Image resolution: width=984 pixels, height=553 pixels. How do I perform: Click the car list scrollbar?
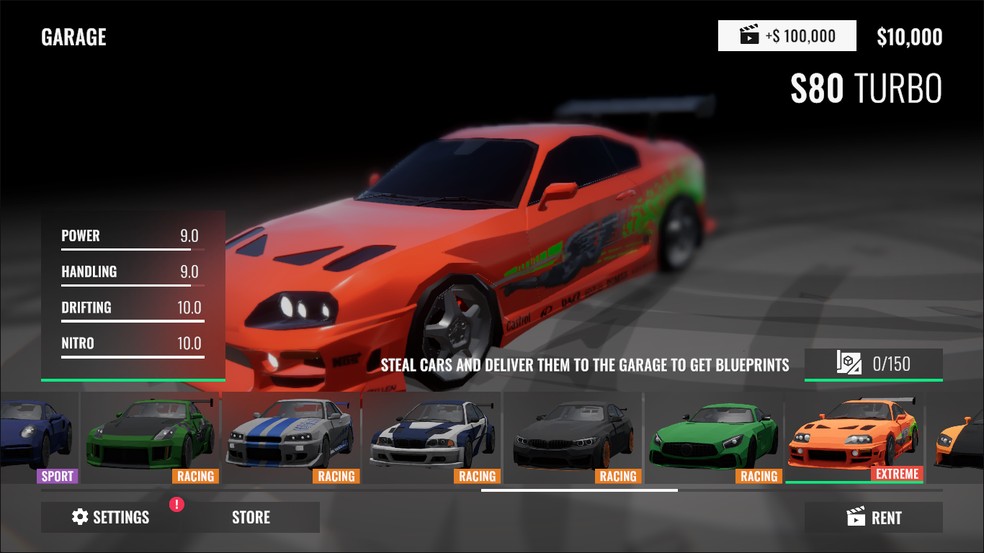coord(579,490)
